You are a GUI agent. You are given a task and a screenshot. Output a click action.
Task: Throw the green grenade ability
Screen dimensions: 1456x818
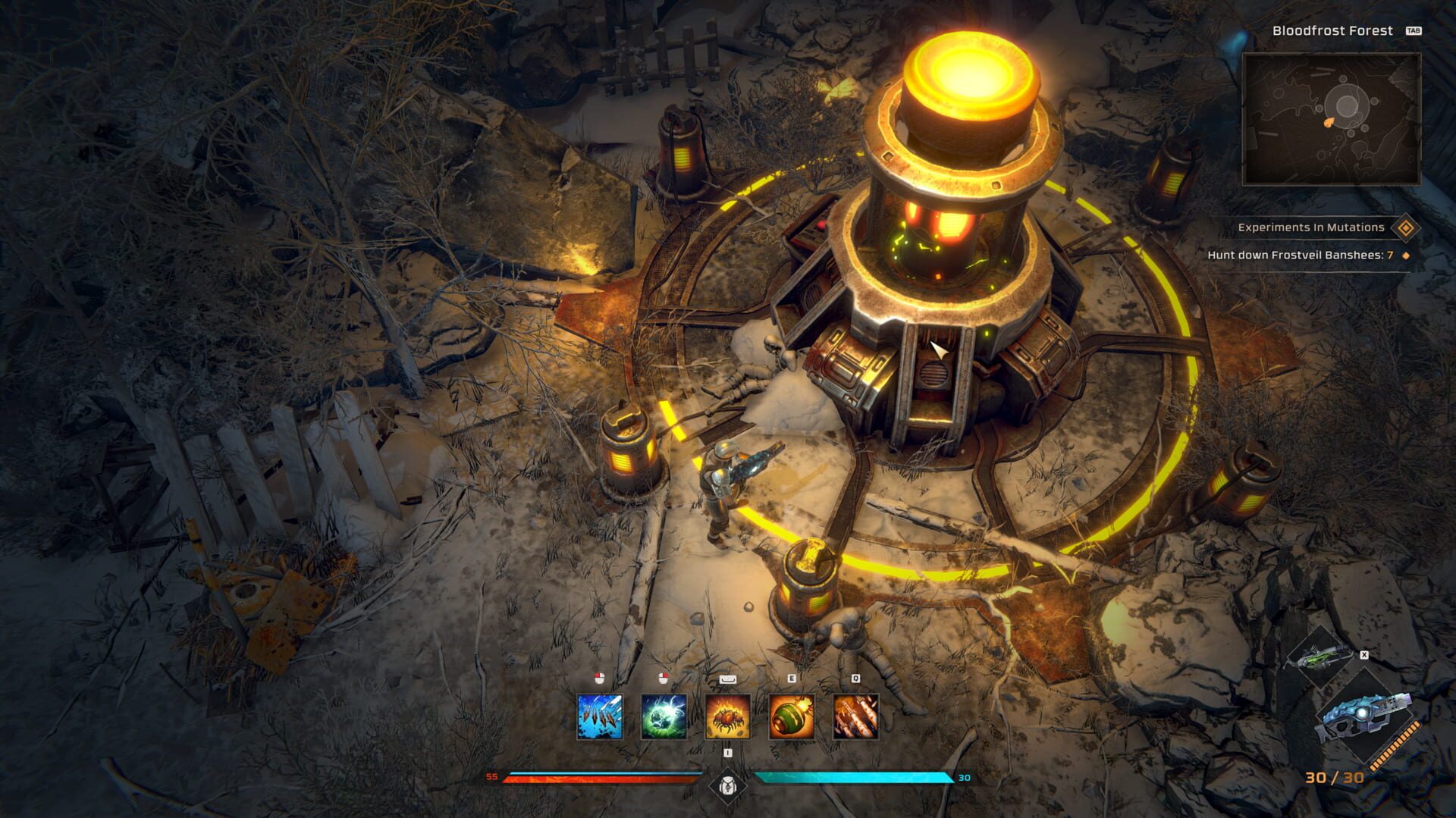tap(792, 716)
